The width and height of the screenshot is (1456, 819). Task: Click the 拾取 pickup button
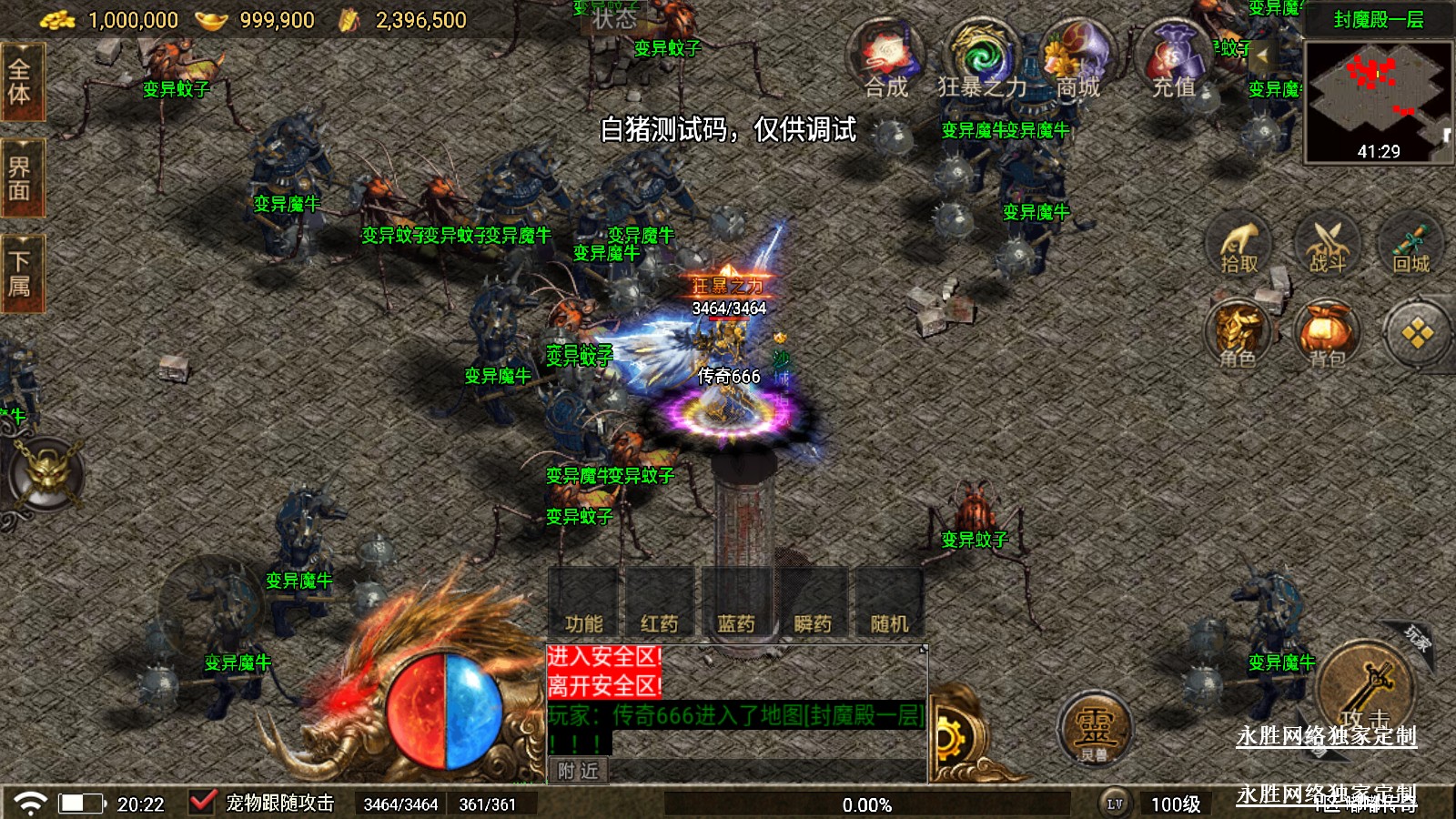1239,246
